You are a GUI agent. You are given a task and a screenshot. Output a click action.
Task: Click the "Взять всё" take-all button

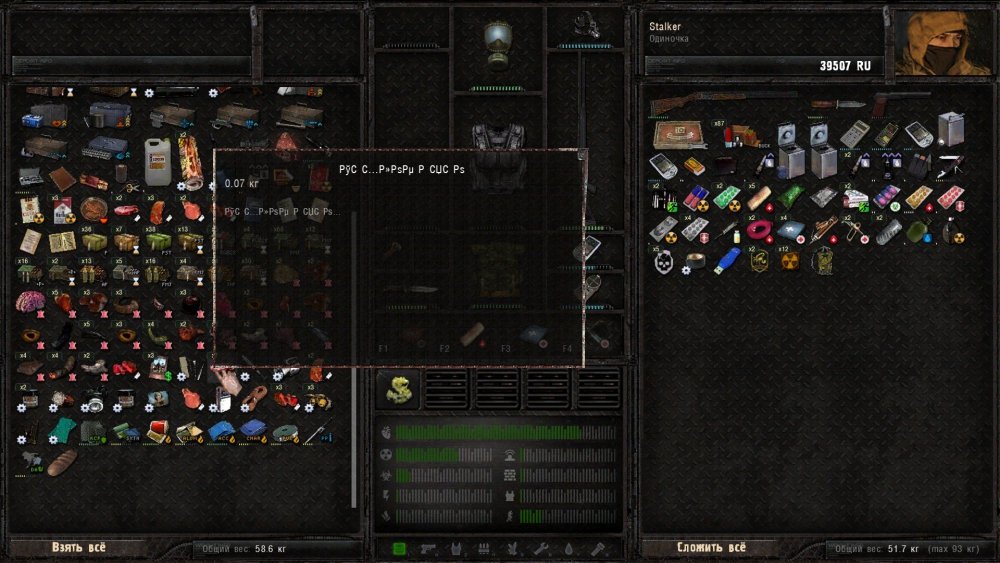[x=78, y=548]
